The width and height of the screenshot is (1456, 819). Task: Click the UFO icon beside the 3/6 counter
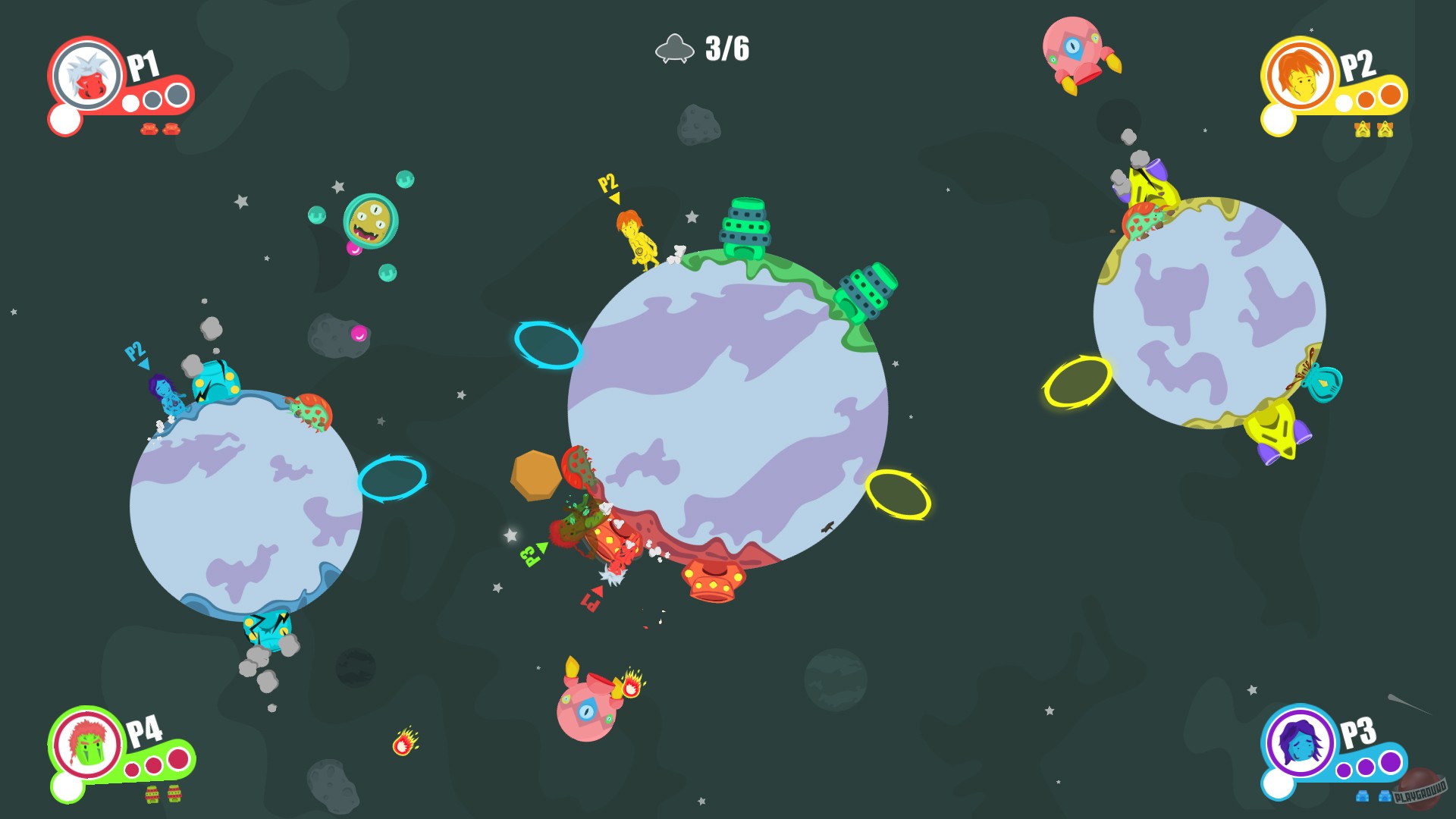pyautogui.click(x=675, y=48)
